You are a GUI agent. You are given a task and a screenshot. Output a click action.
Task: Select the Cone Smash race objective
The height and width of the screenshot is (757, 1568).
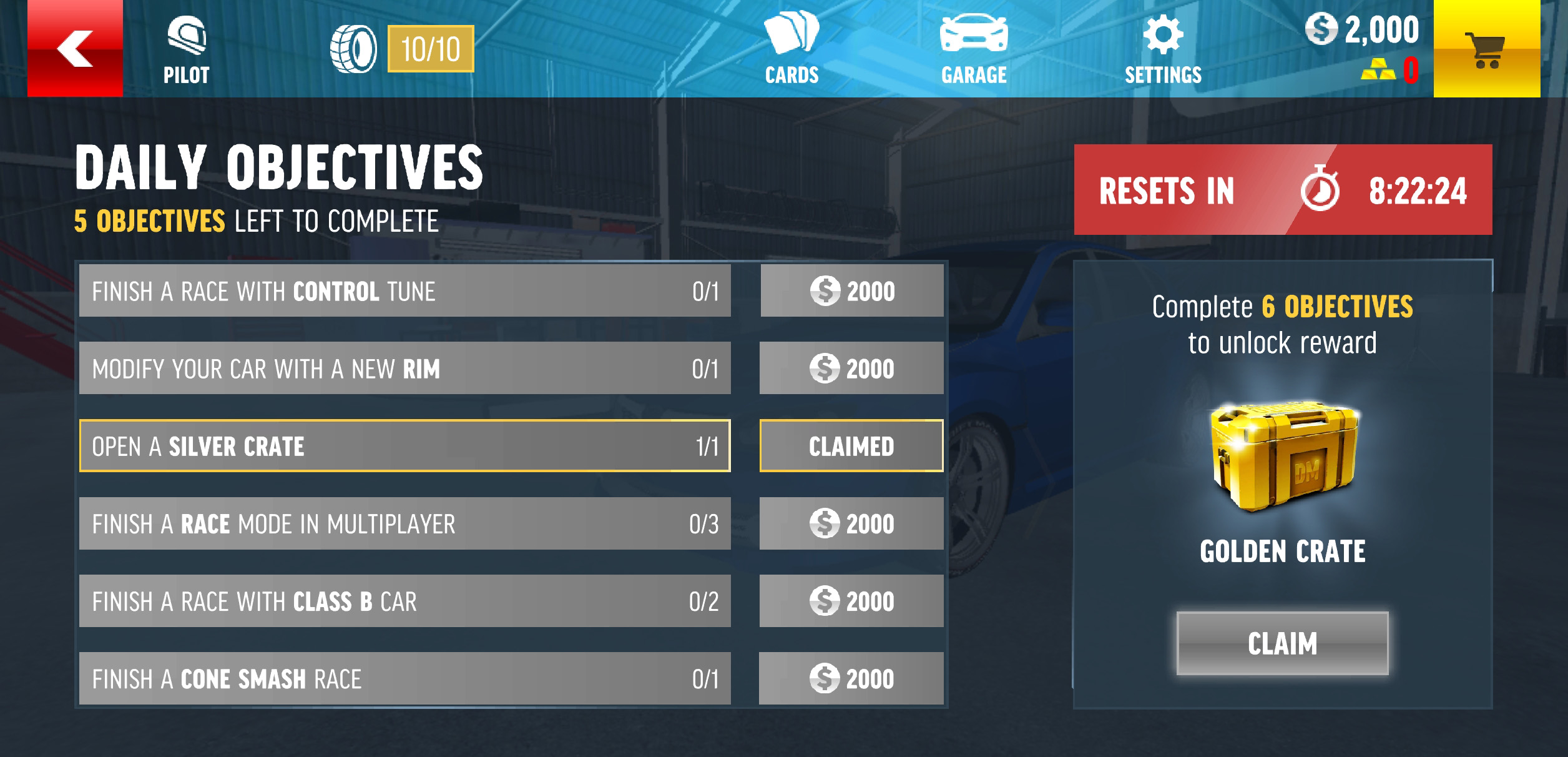pyautogui.click(x=404, y=678)
